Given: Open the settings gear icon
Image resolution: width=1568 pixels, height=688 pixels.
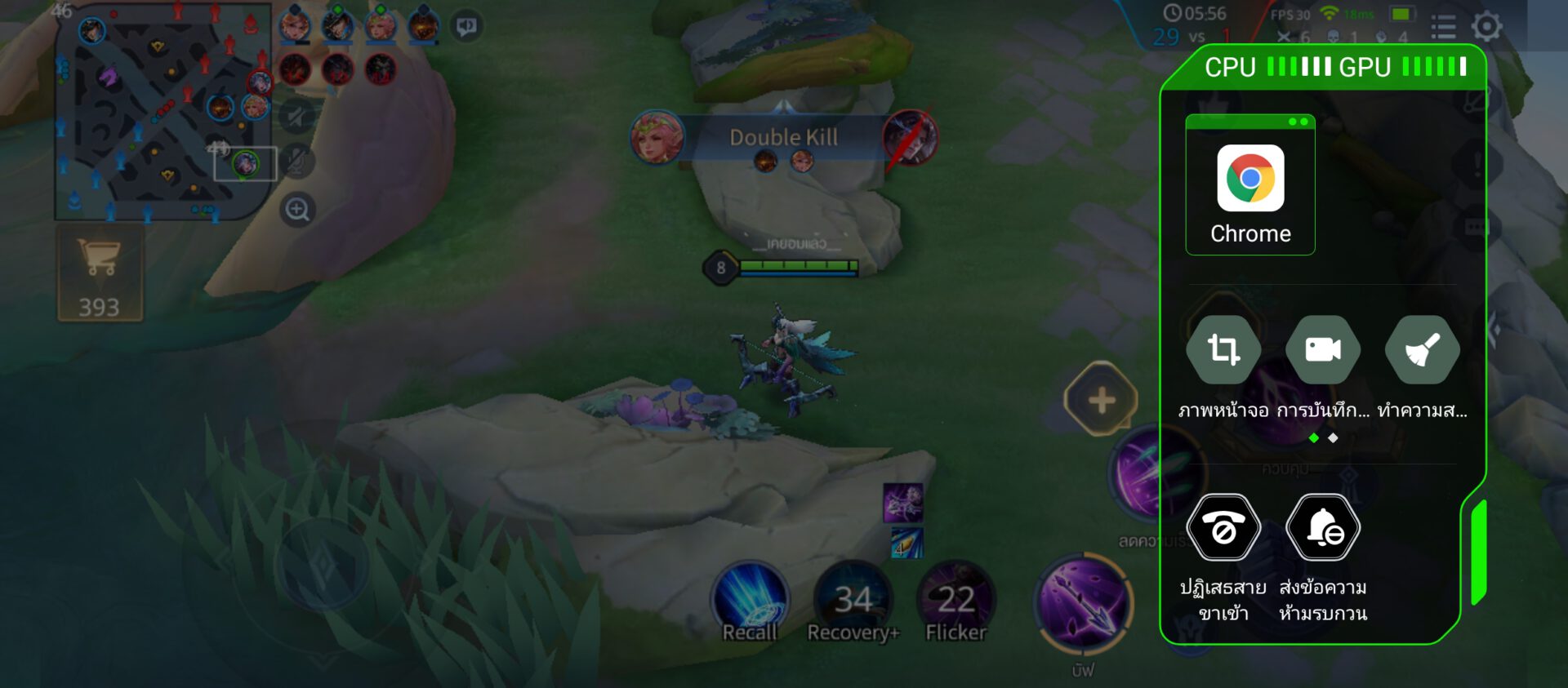Looking at the screenshot, I should point(1486,26).
